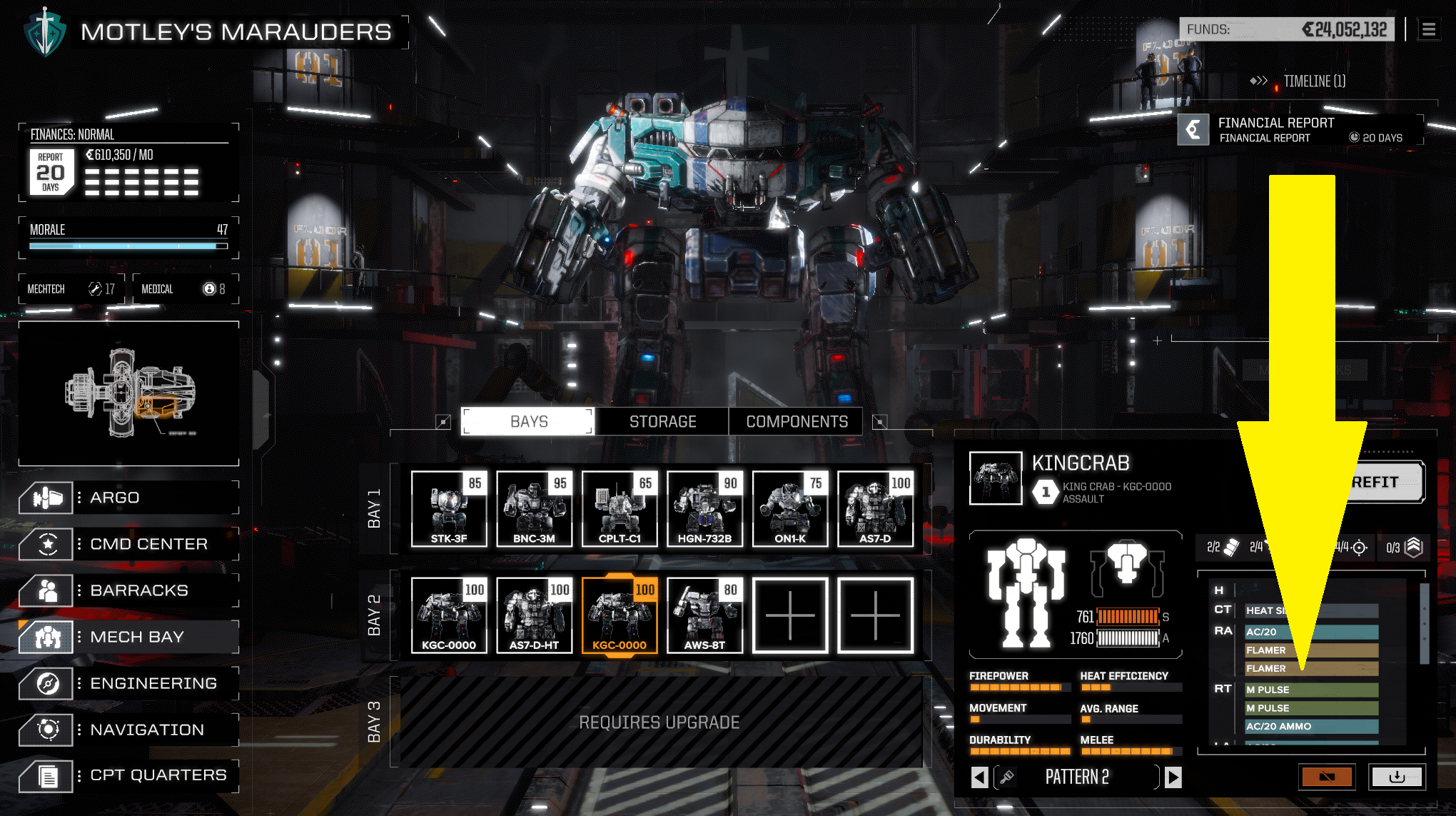Select the AS7-D-HT mech in Bay 2

tap(534, 615)
